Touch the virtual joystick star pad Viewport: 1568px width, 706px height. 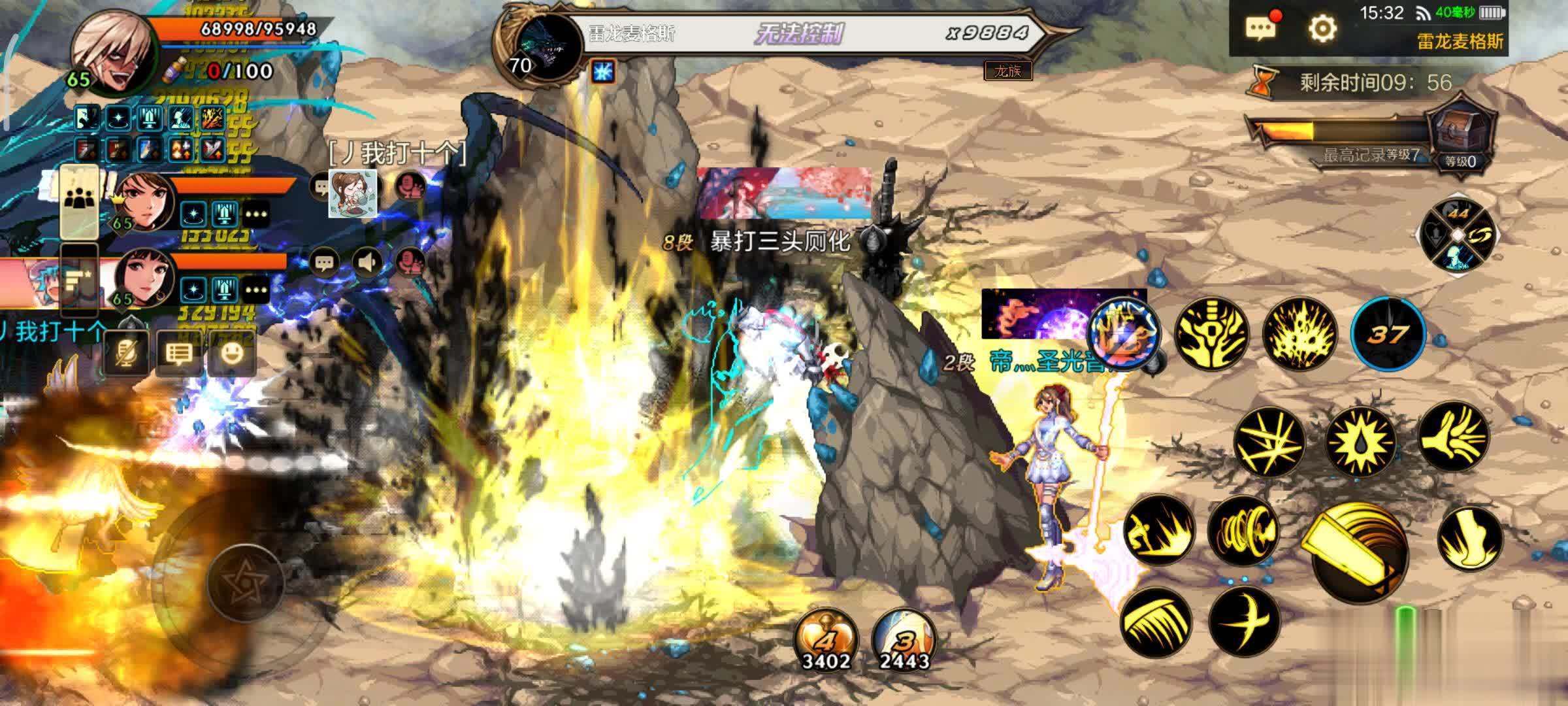coord(245,580)
